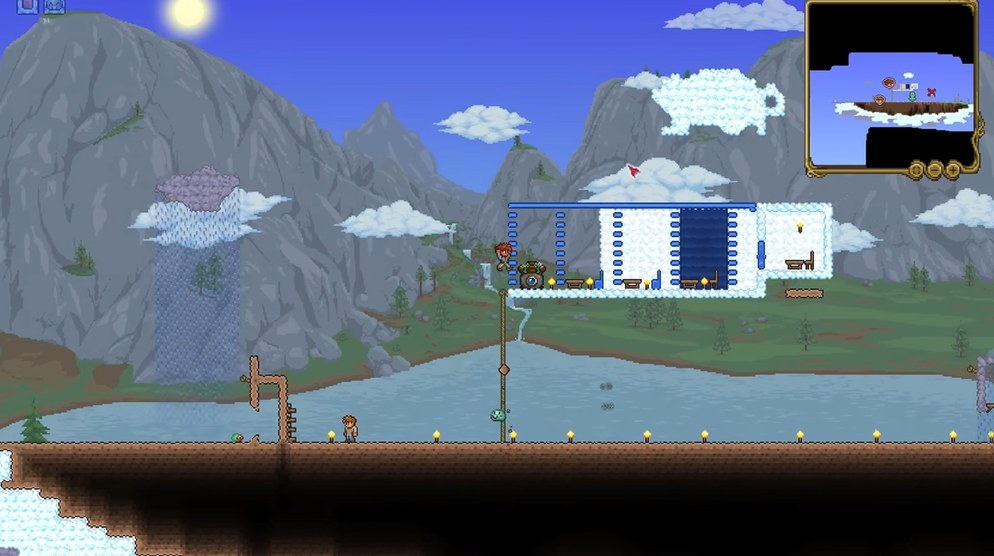Select the red X marker on the minimap
The width and height of the screenshot is (994, 556).
click(931, 92)
